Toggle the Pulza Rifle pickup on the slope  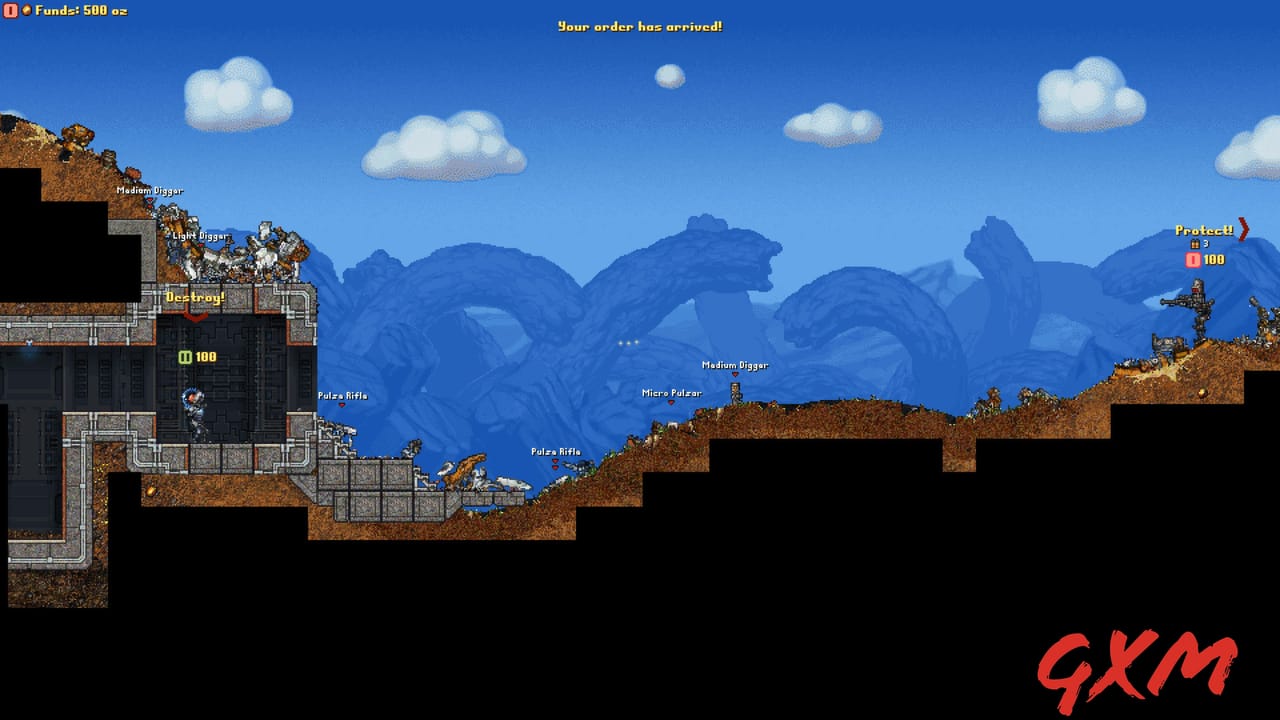[x=555, y=451]
